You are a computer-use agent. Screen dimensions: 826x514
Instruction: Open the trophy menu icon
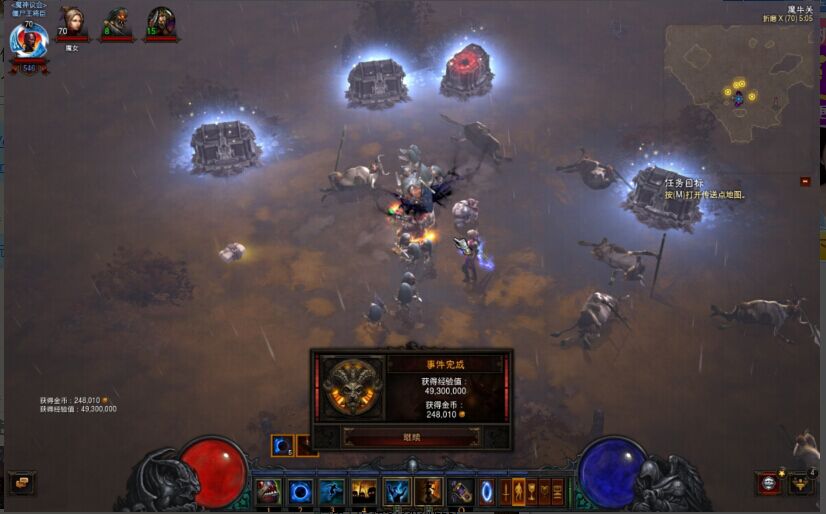pos(800,483)
